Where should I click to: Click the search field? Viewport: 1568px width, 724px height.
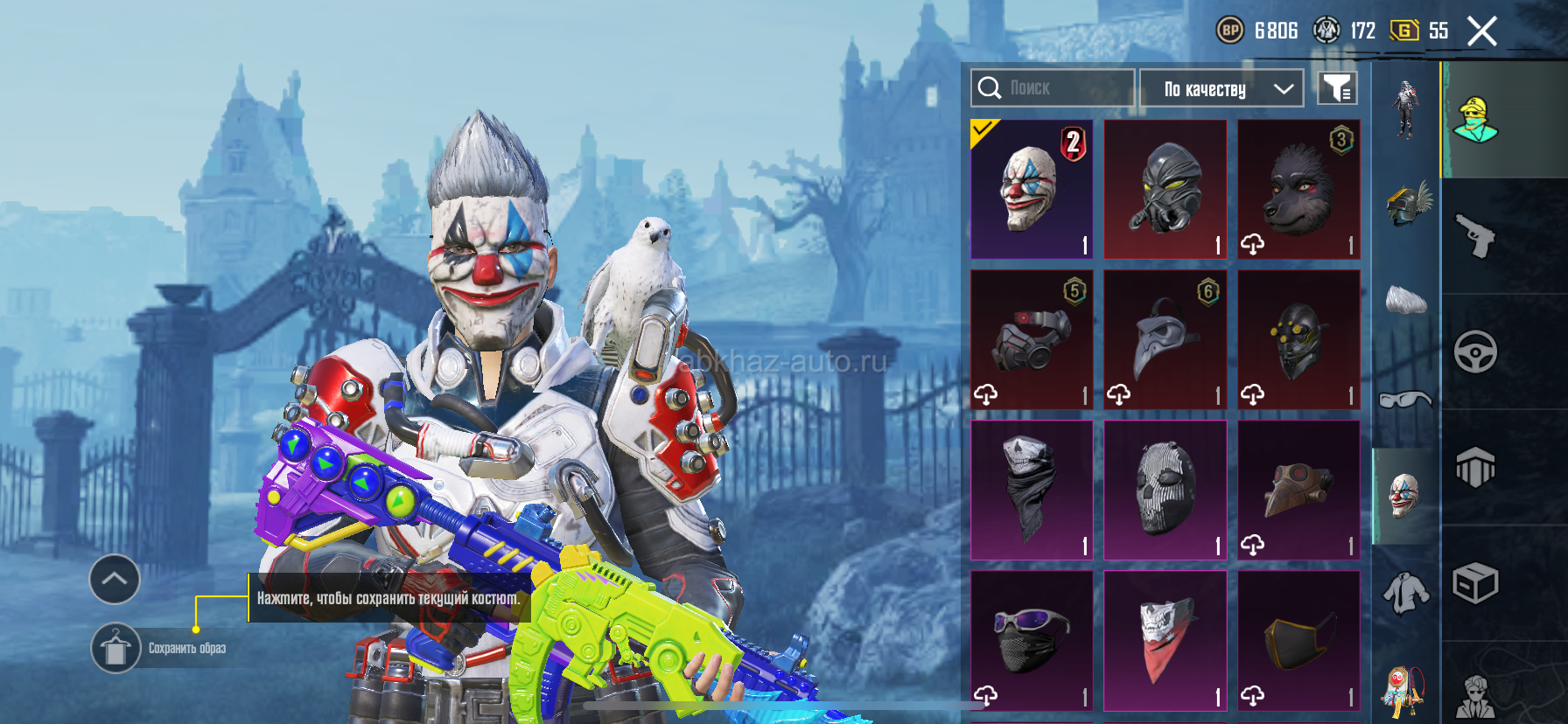click(1053, 88)
